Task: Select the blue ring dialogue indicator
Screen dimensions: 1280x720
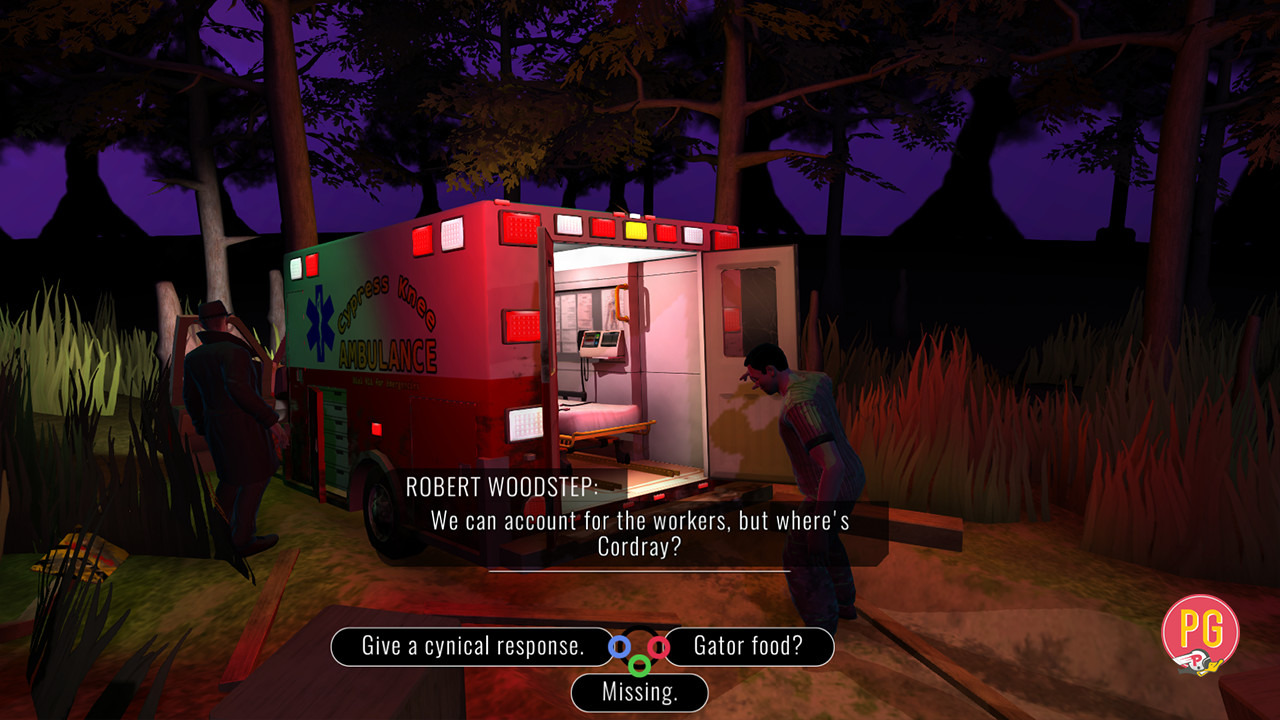Action: click(618, 646)
